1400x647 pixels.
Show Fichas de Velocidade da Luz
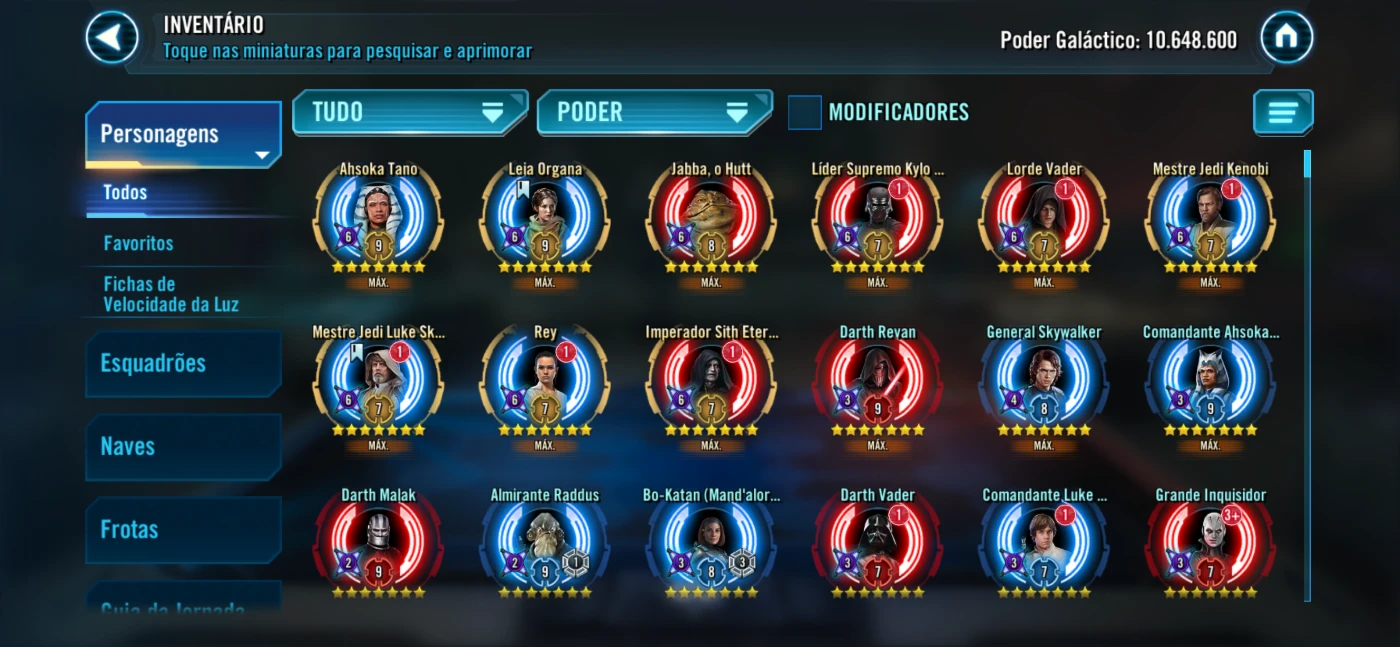tap(171, 294)
